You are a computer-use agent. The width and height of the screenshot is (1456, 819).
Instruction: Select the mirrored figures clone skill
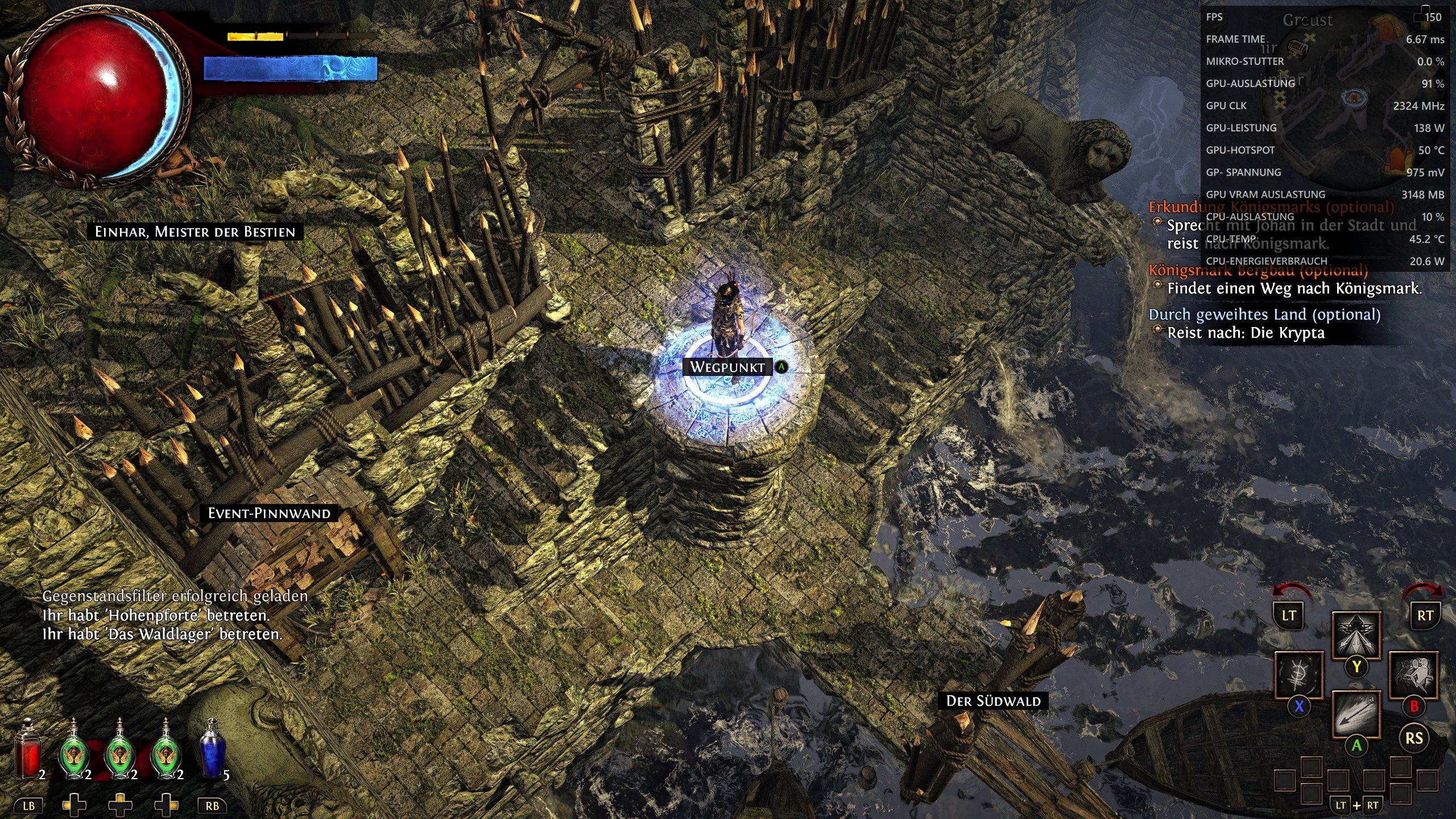click(1413, 676)
